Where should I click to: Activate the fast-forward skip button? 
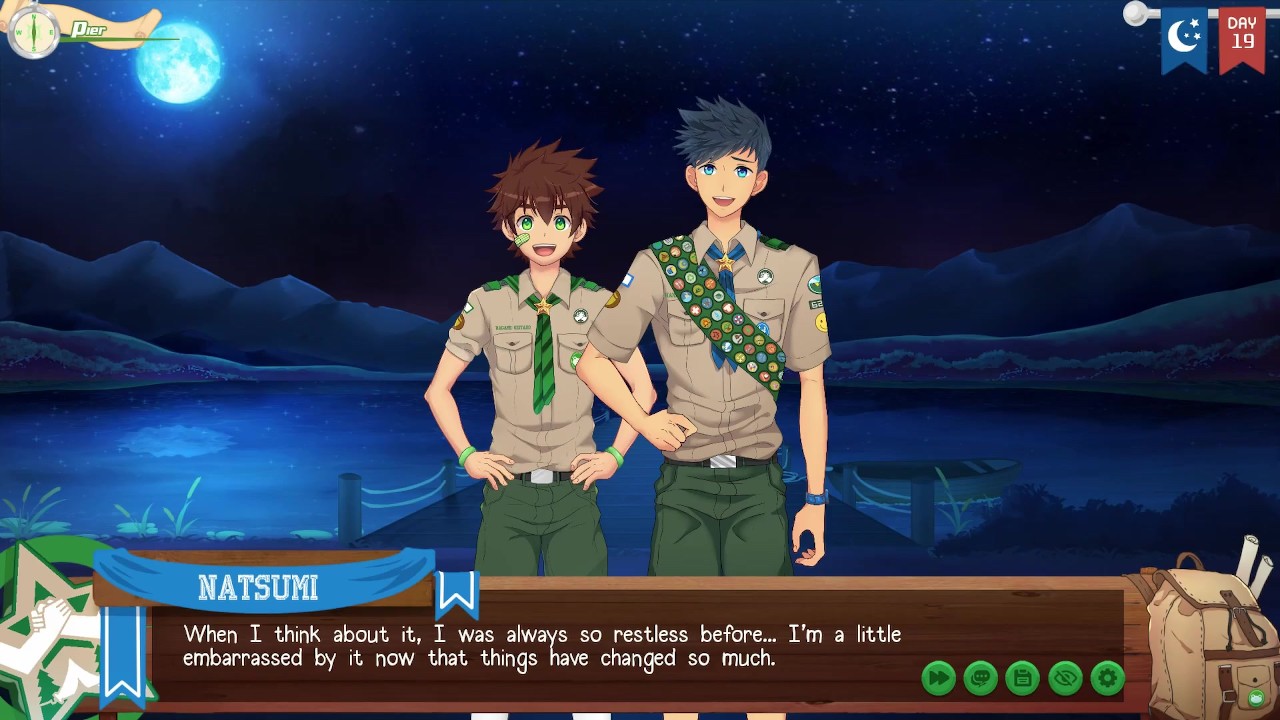[x=938, y=678]
